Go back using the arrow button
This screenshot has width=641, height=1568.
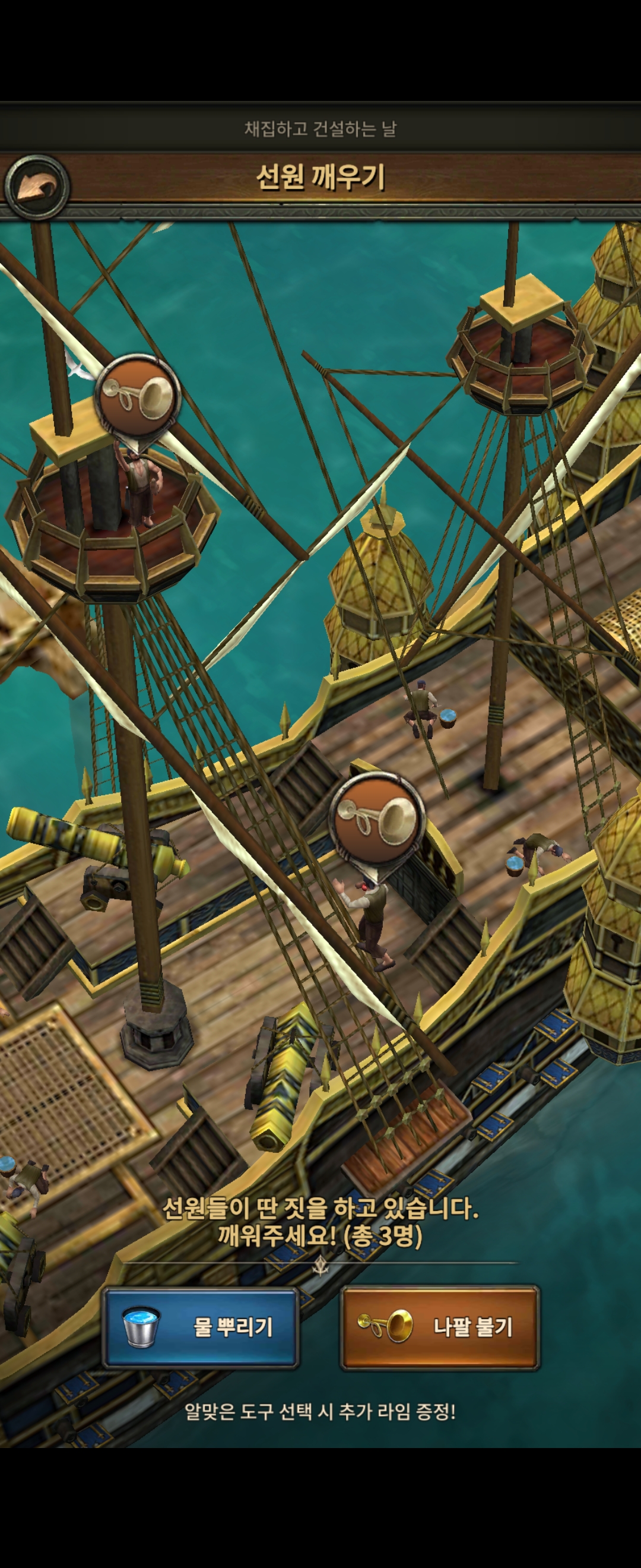pos(36,187)
